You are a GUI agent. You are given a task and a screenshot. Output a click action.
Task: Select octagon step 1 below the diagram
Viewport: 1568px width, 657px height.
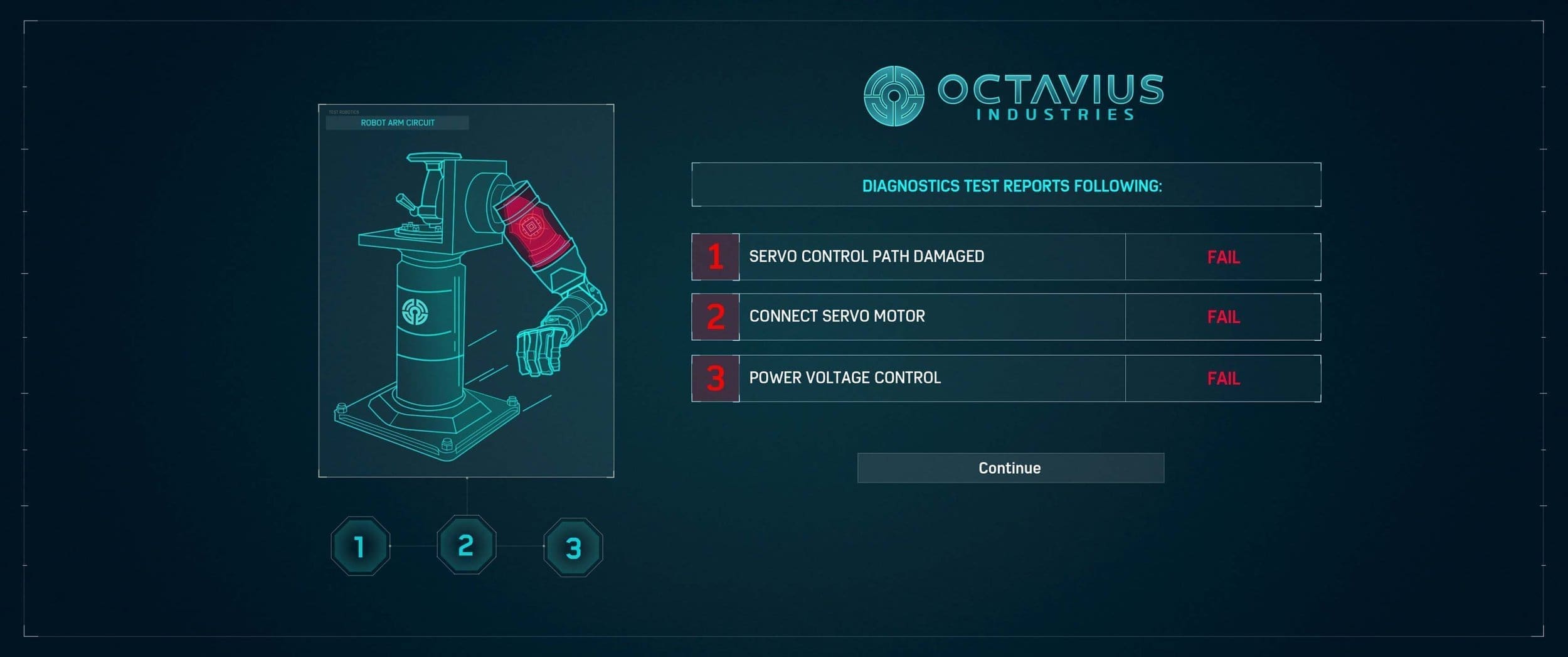pyautogui.click(x=360, y=546)
